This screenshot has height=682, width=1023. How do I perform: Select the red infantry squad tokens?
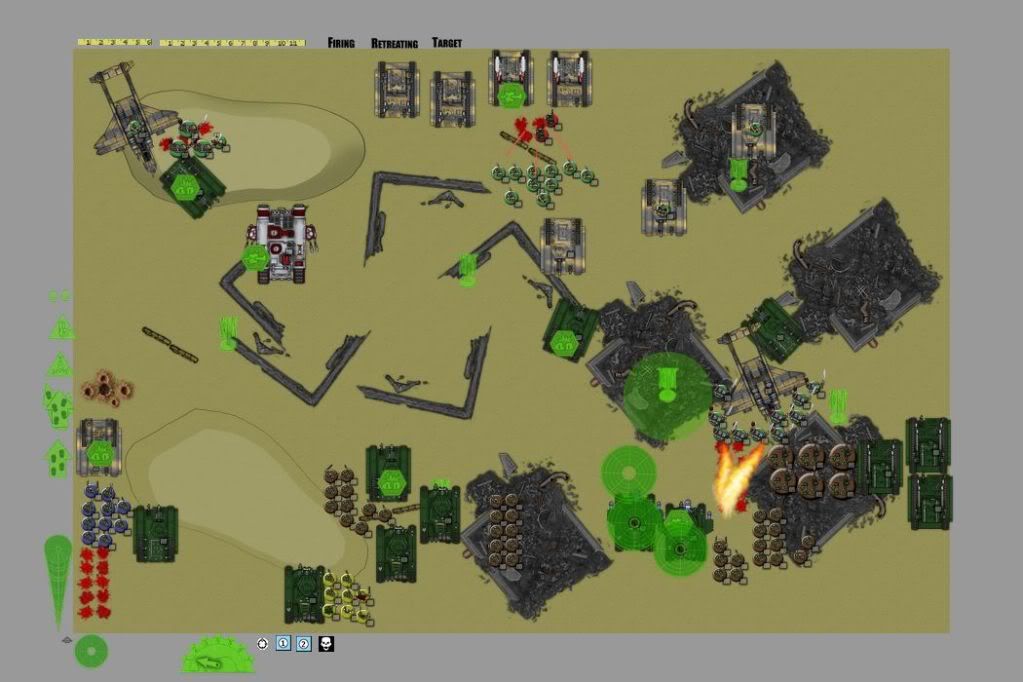(94, 582)
